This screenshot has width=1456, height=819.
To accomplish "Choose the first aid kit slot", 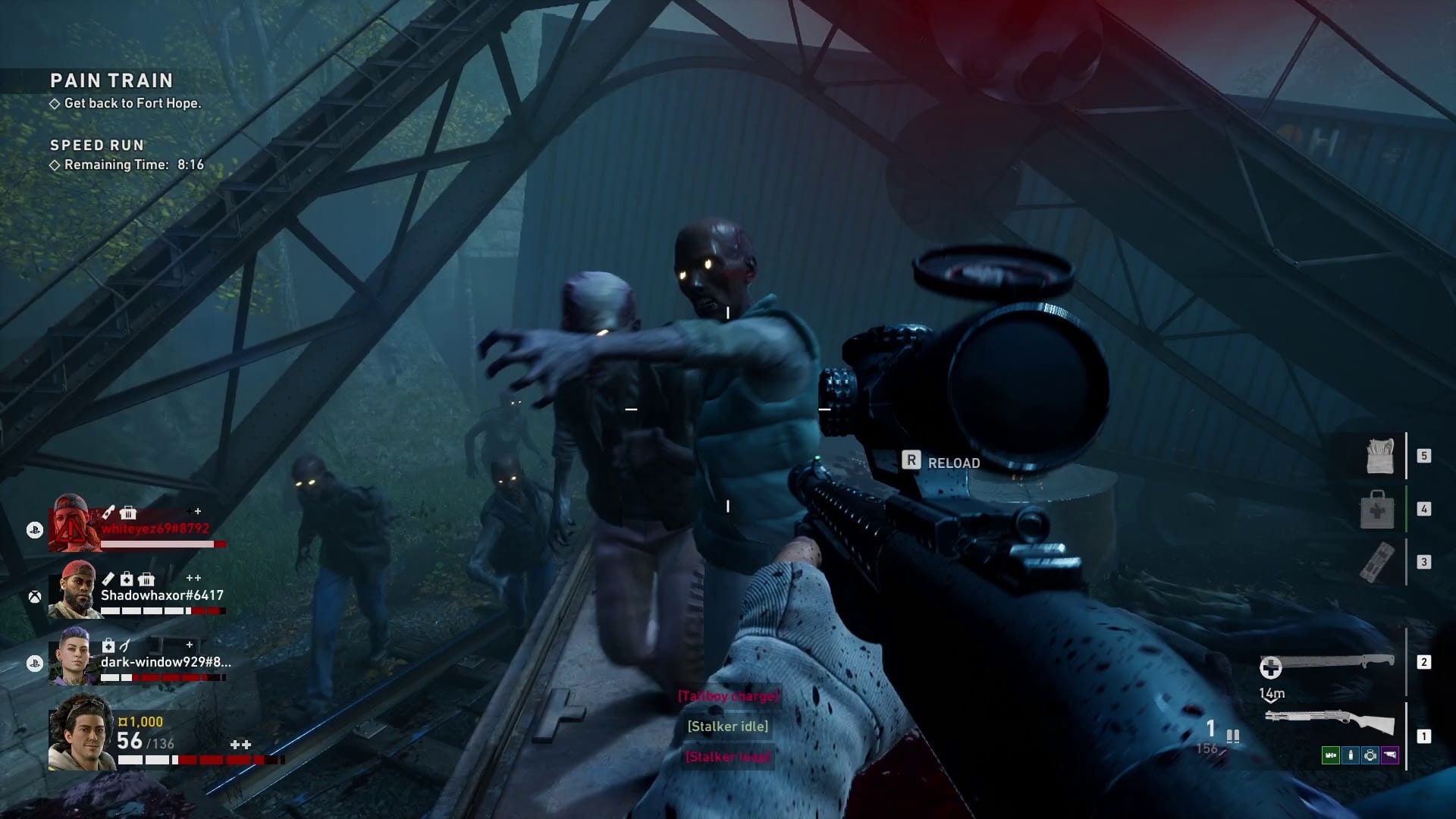I will pos(1377,509).
